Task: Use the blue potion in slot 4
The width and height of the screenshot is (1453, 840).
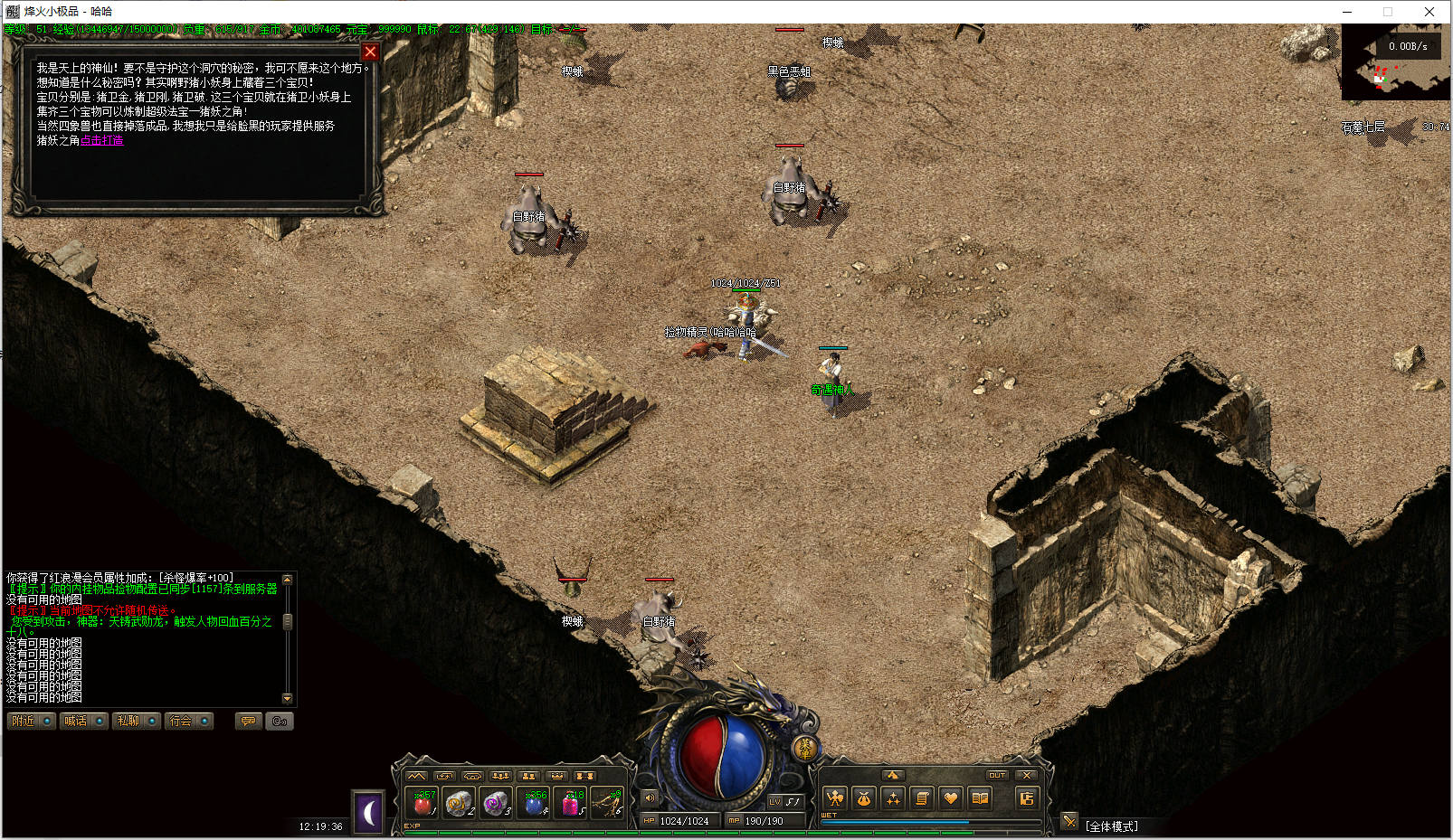Action: (x=535, y=803)
